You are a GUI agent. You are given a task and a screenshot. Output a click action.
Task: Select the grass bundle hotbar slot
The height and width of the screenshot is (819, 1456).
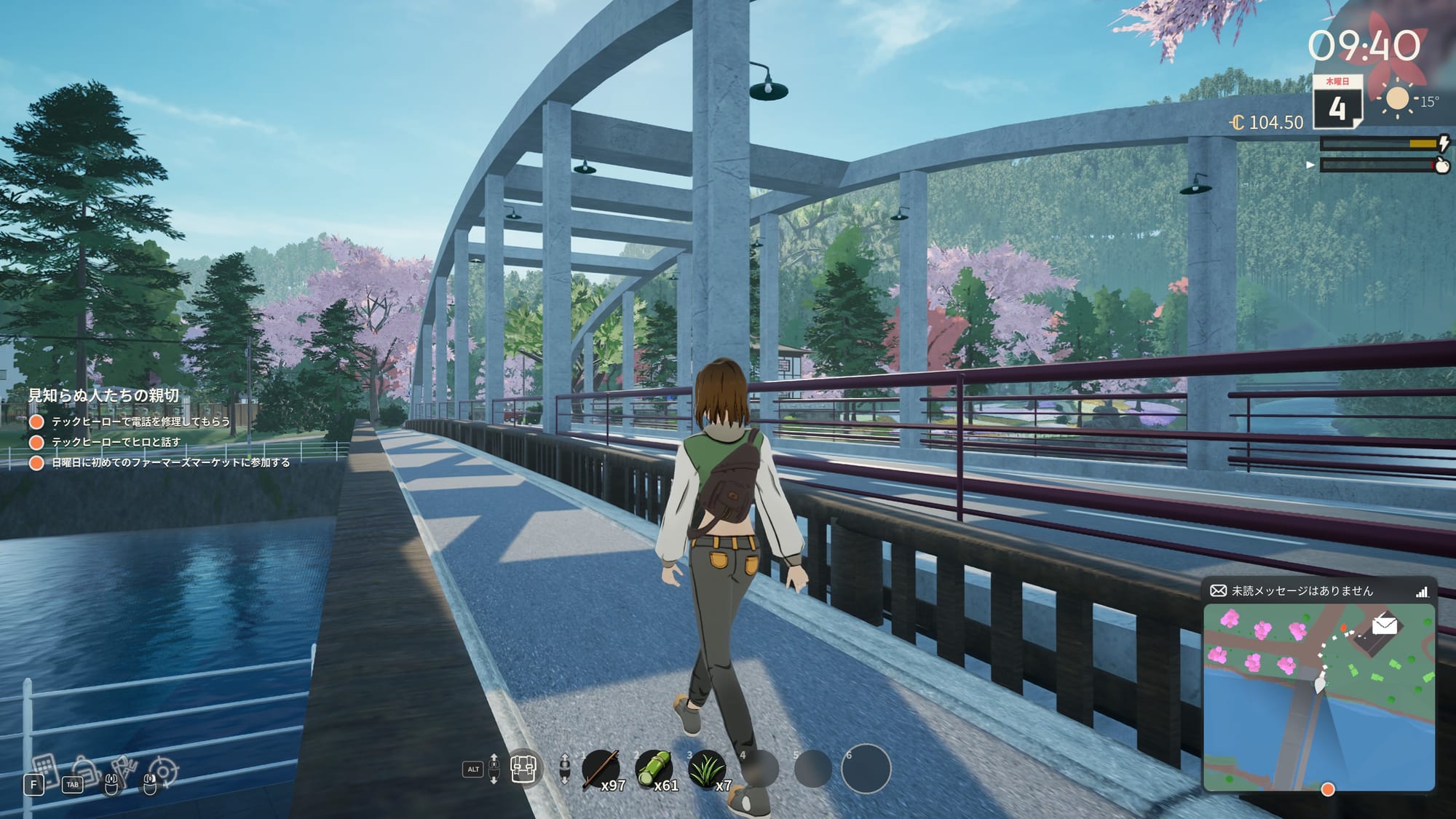706,770
